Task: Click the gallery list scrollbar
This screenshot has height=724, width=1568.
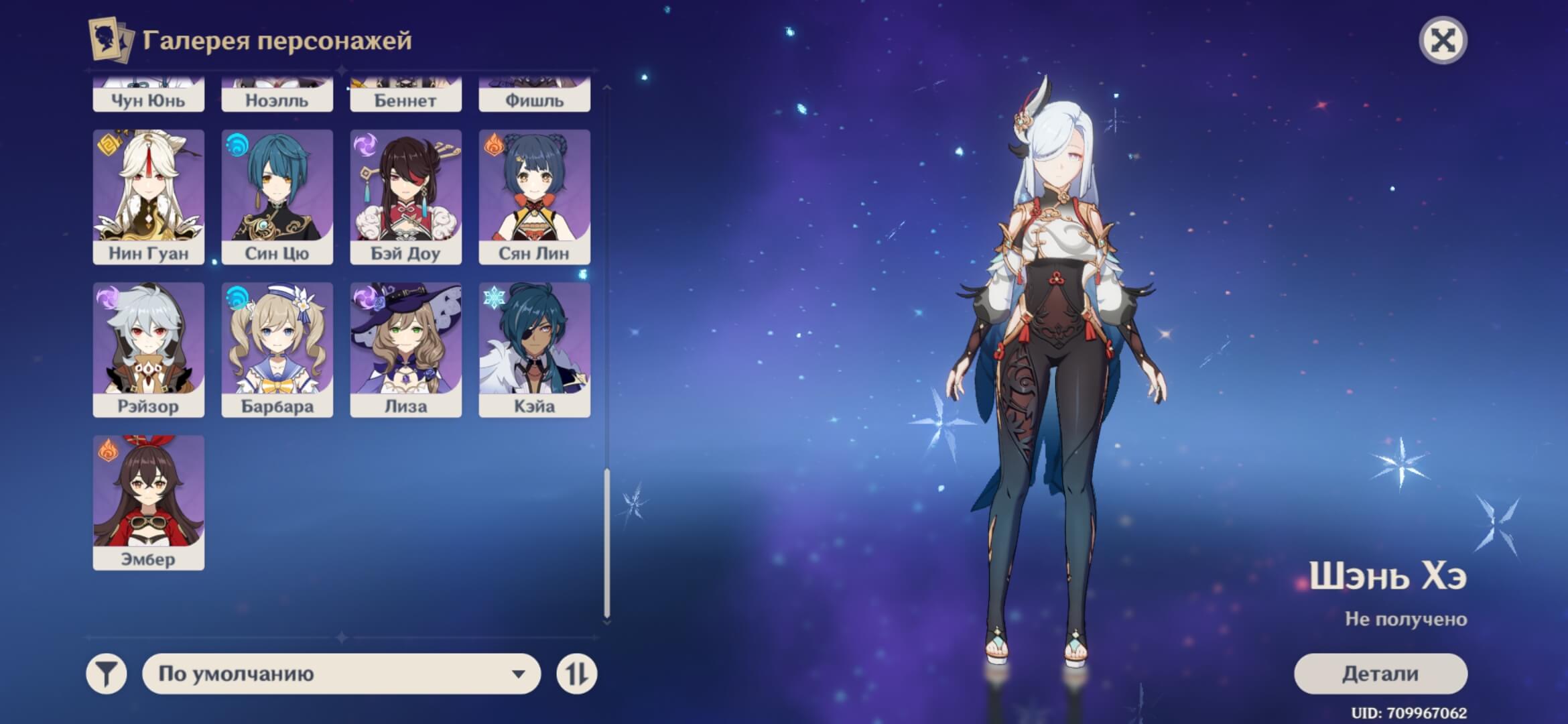Action: tap(607, 543)
